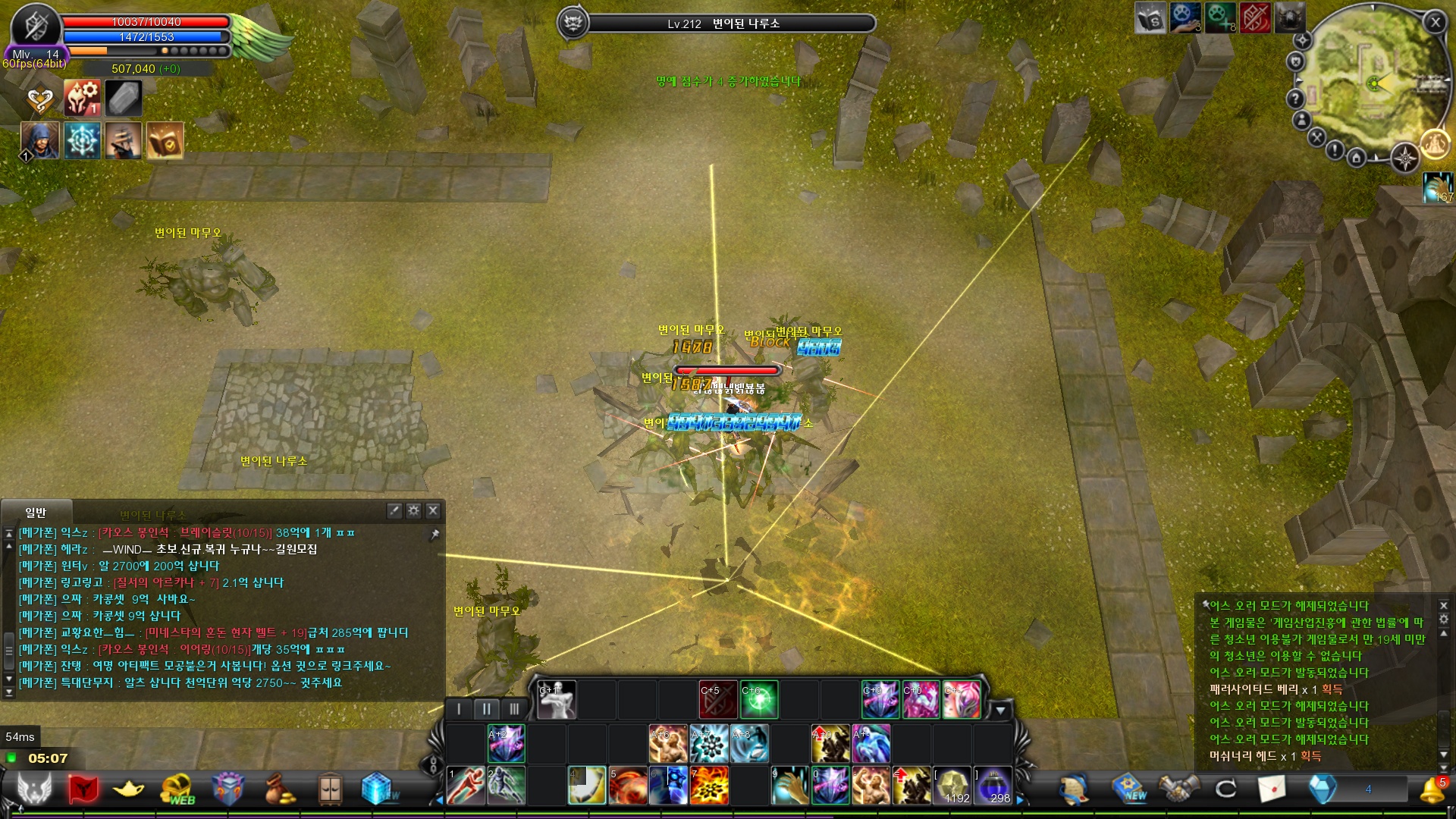1456x819 pixels.
Task: Open the wardrobe storage icon on the taskbar
Action: (x=331, y=786)
